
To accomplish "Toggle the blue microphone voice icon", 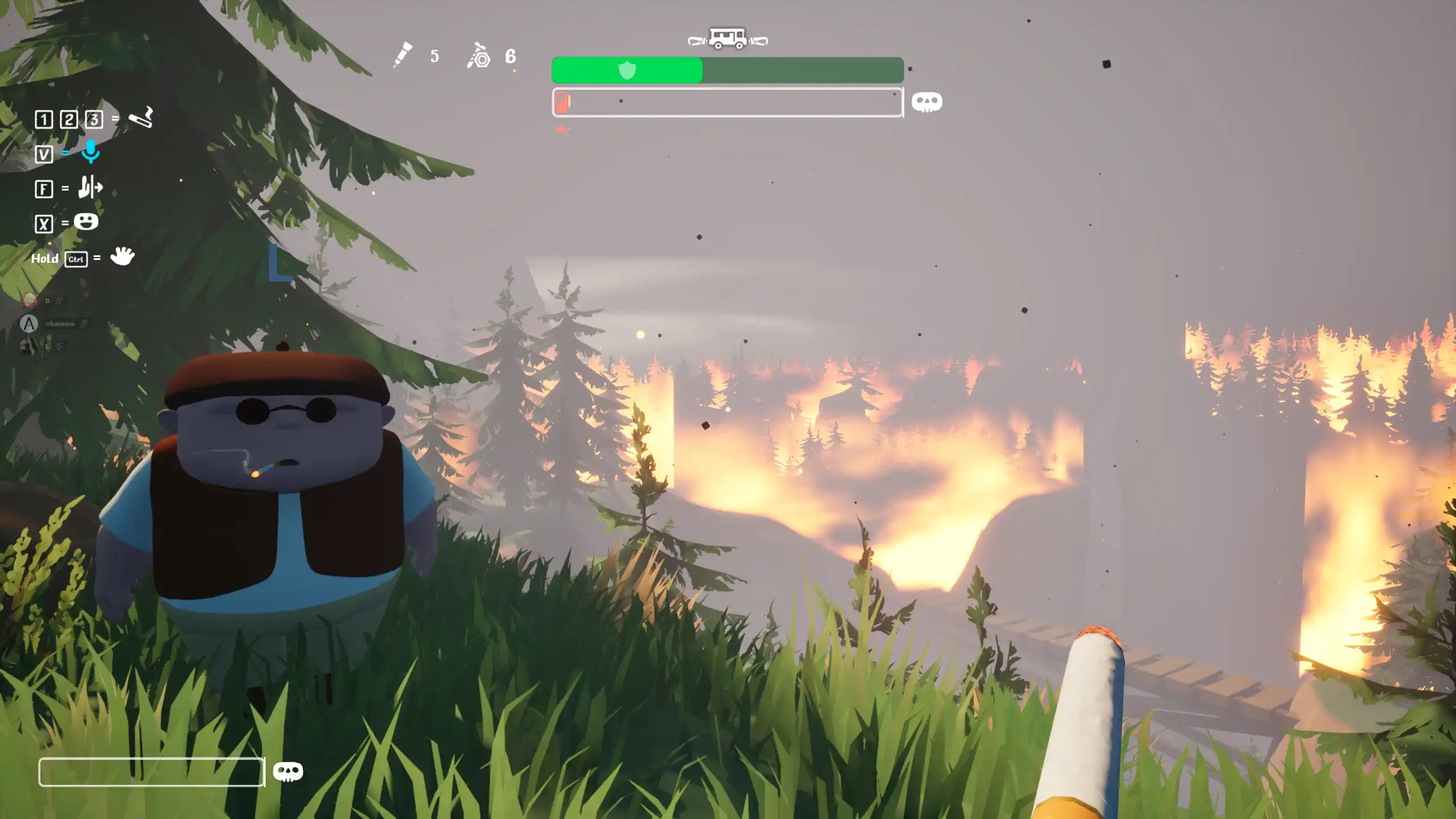I will tap(90, 152).
